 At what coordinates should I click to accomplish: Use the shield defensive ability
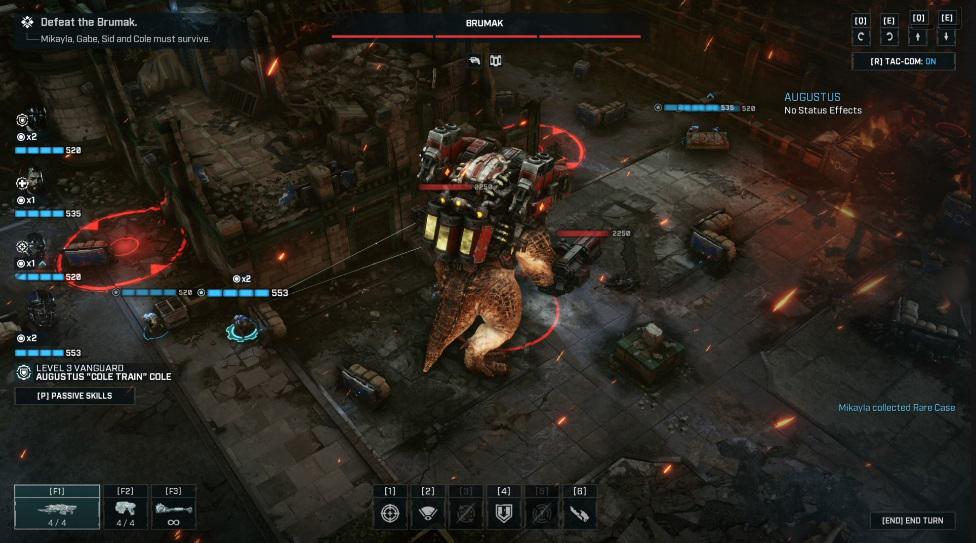(503, 513)
